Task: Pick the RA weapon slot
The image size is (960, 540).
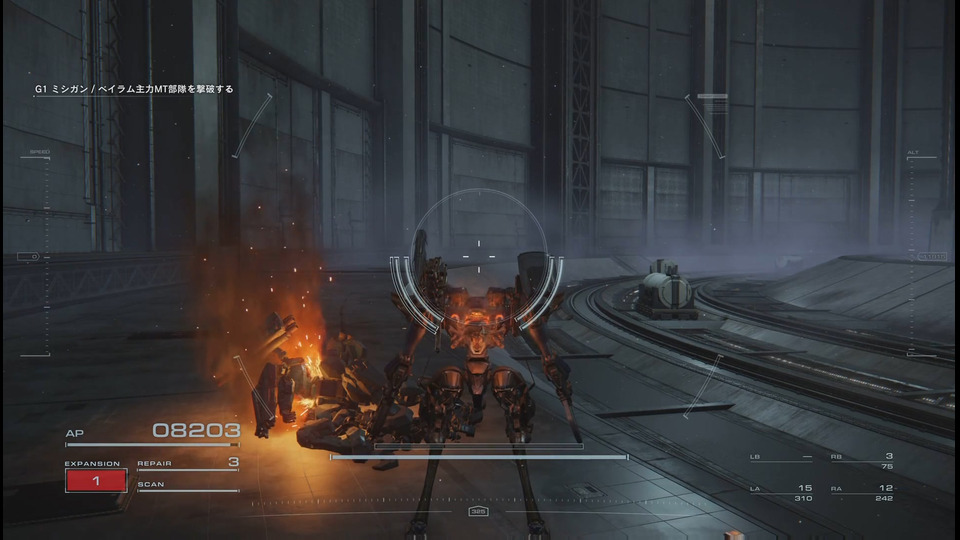Action: [862, 492]
